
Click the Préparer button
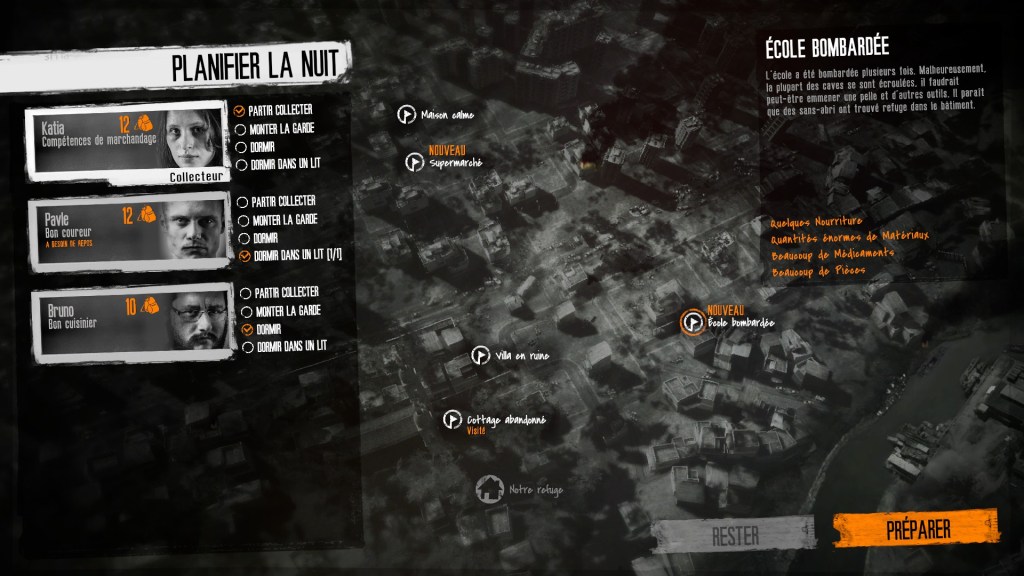tap(916, 530)
